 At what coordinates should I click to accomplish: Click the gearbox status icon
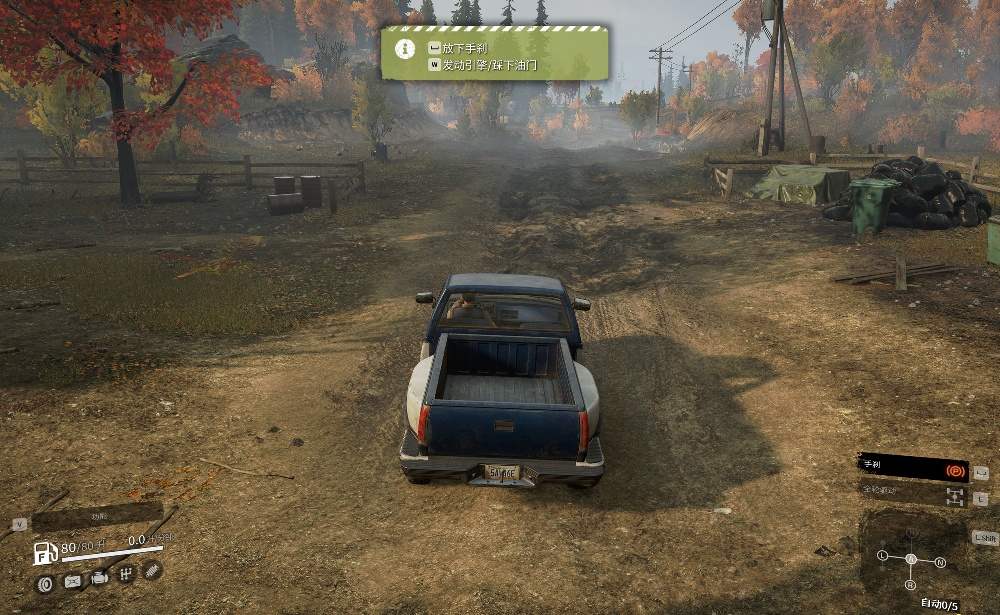coord(126,574)
